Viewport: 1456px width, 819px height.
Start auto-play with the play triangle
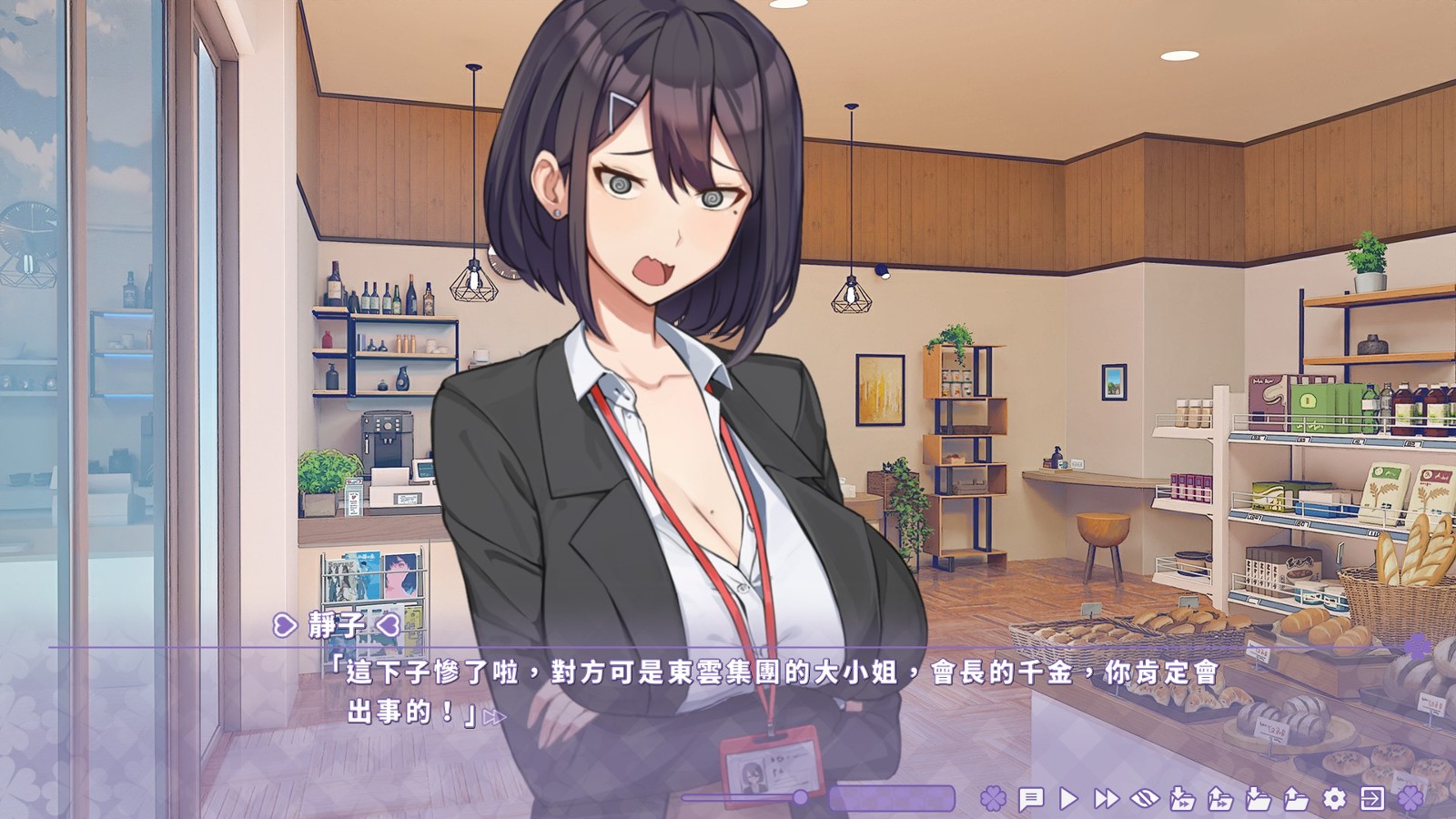tap(1069, 799)
